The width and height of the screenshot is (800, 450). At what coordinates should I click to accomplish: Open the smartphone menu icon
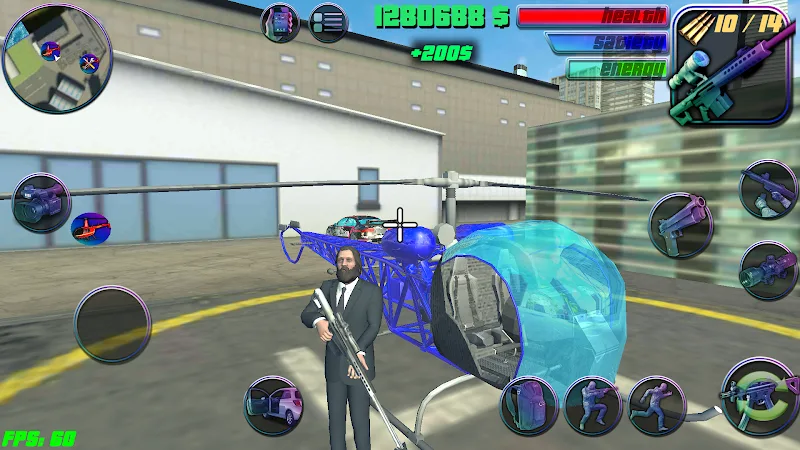click(280, 22)
